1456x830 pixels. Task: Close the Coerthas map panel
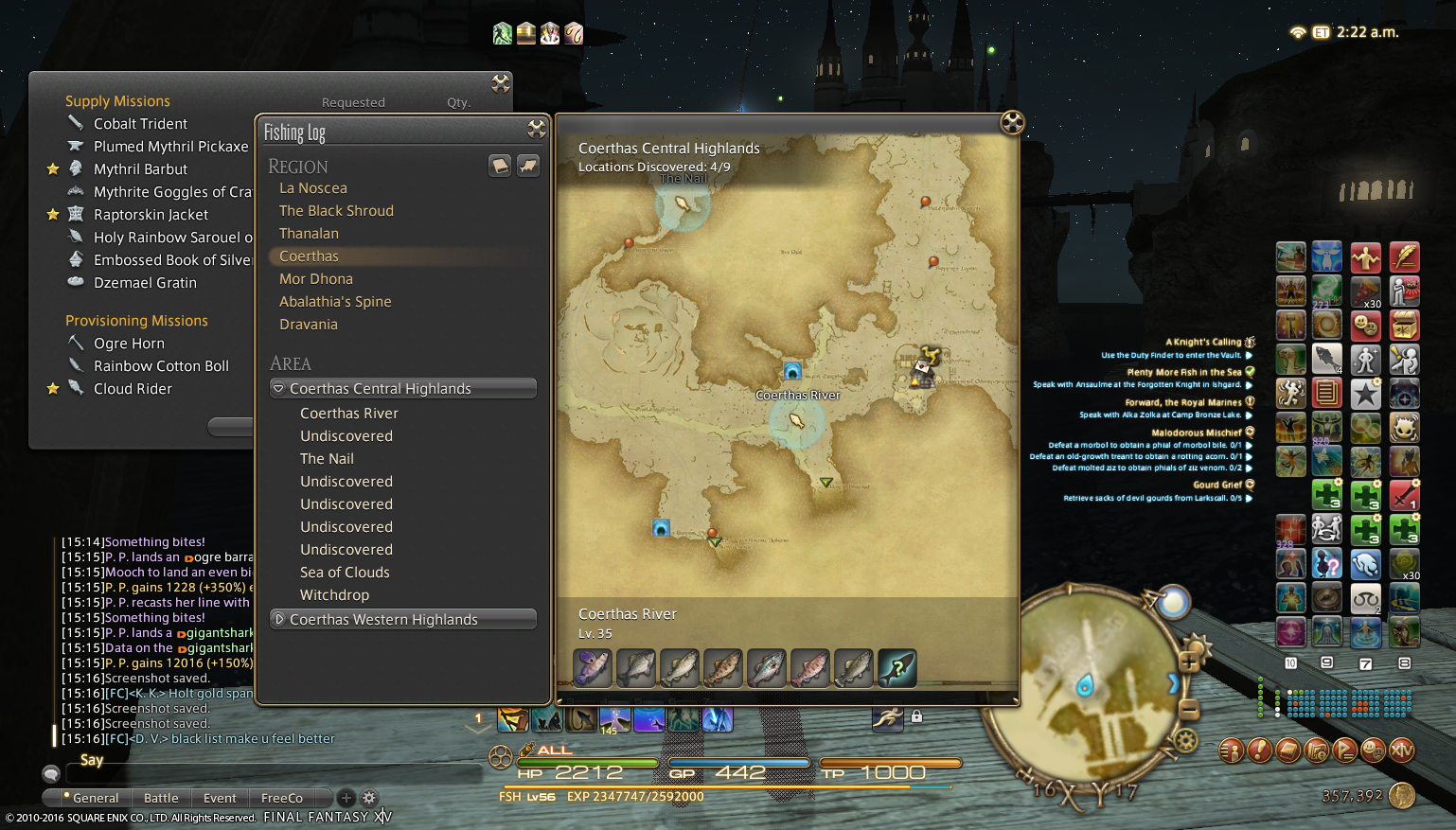1012,122
